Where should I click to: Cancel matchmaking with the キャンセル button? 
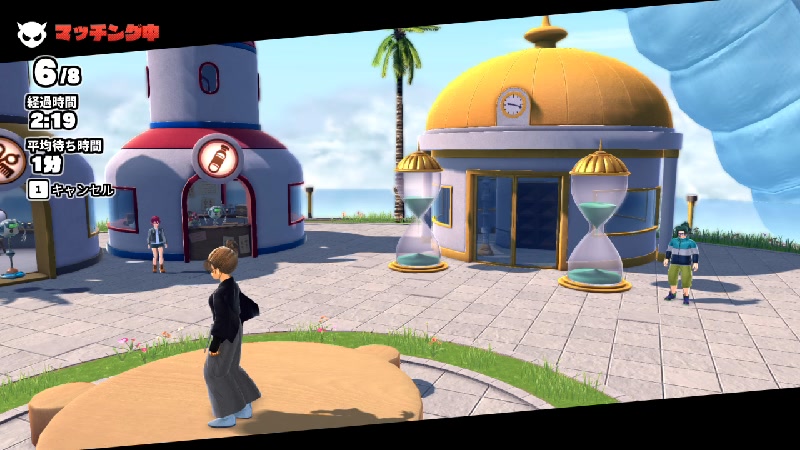coord(72,189)
